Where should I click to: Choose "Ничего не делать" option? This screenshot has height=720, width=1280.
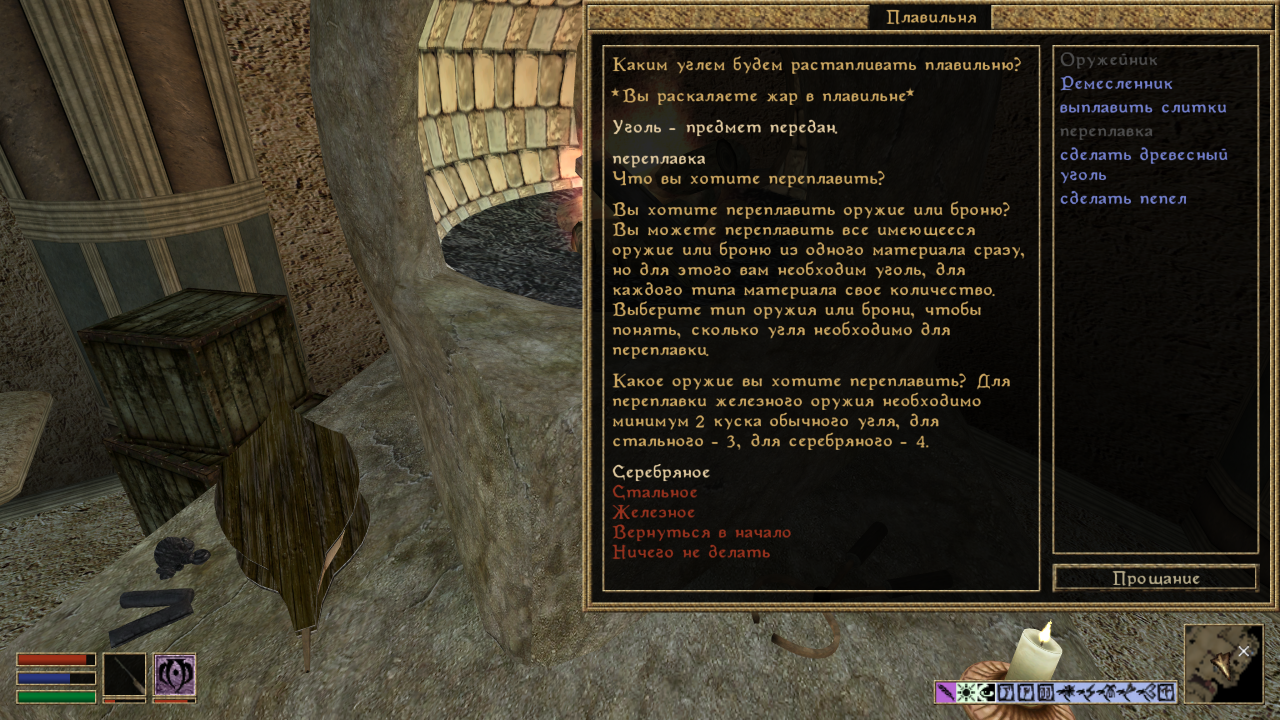coord(691,553)
